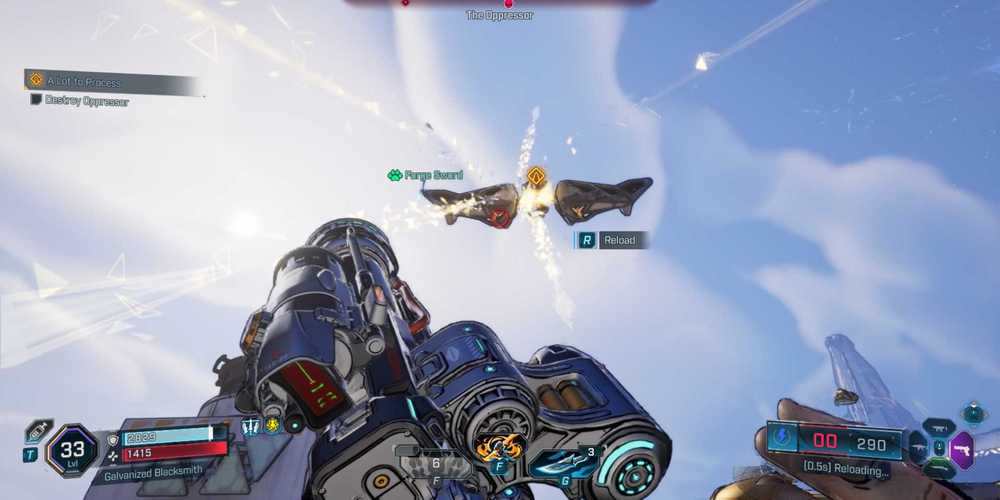Switch to the green bottom weapon slot
This screenshot has width=1000, height=500.
point(938,469)
